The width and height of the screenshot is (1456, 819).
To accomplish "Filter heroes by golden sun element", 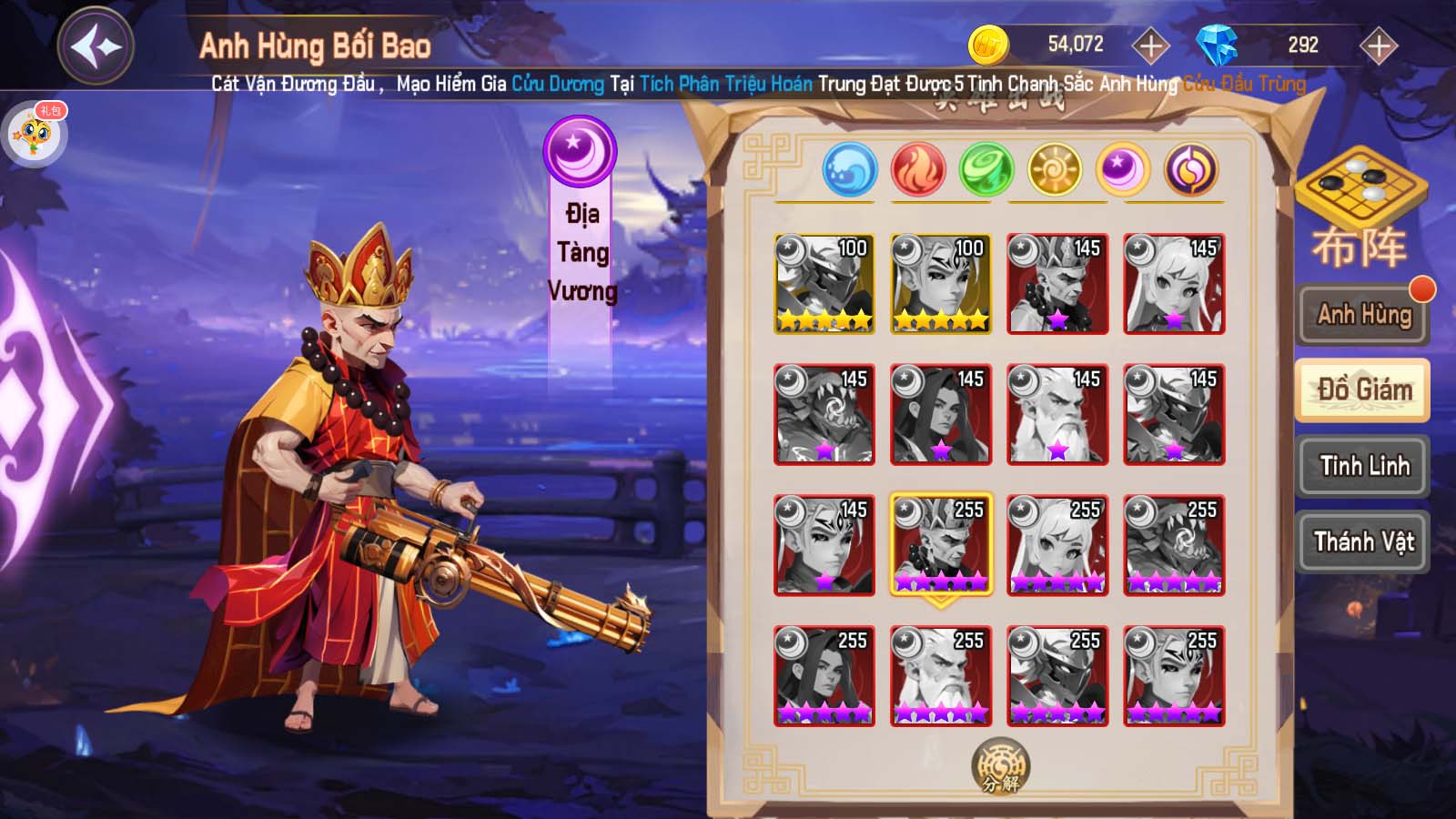I will pyautogui.click(x=1054, y=170).
